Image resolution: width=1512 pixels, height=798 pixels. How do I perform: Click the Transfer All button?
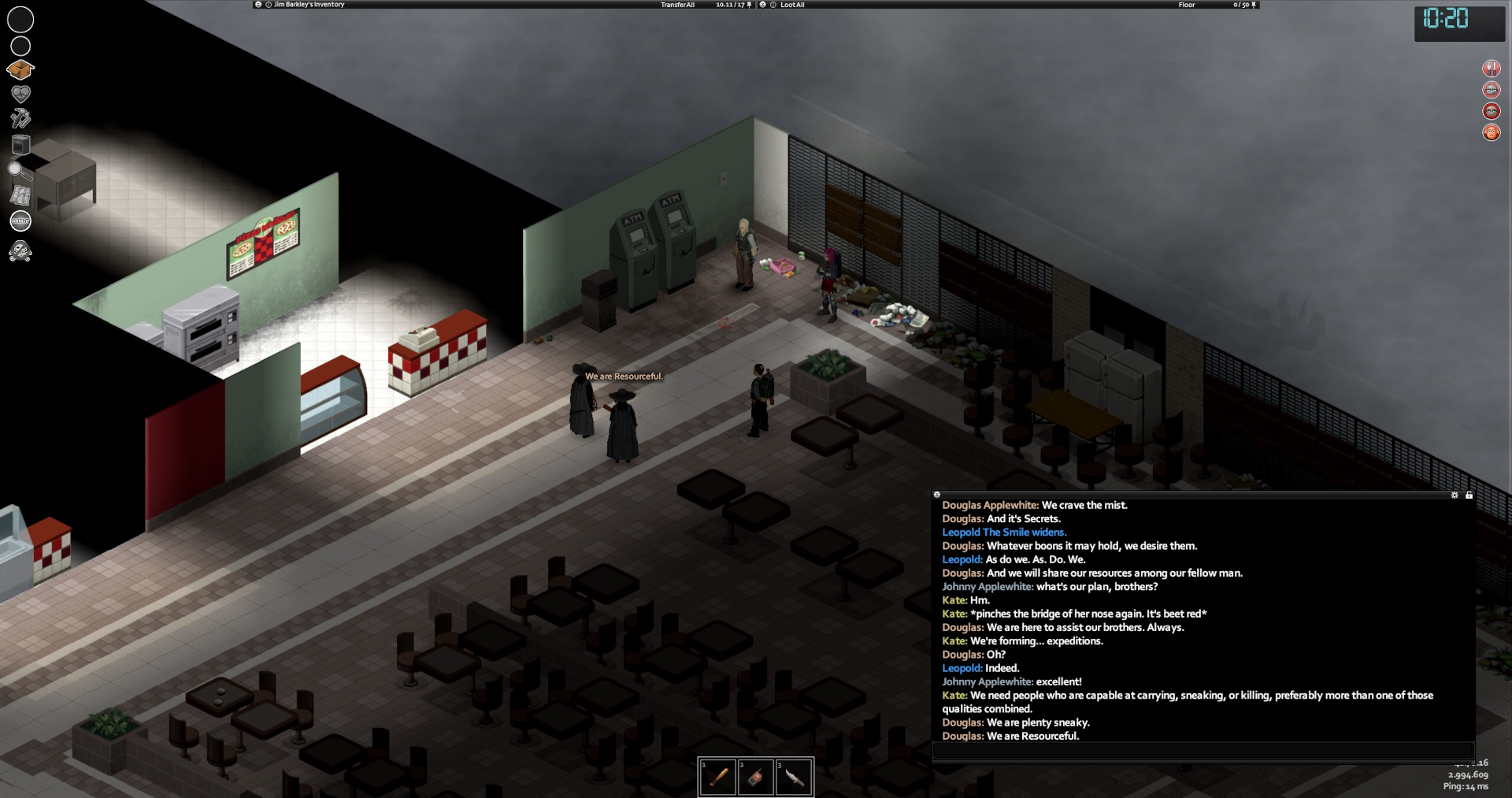click(677, 5)
